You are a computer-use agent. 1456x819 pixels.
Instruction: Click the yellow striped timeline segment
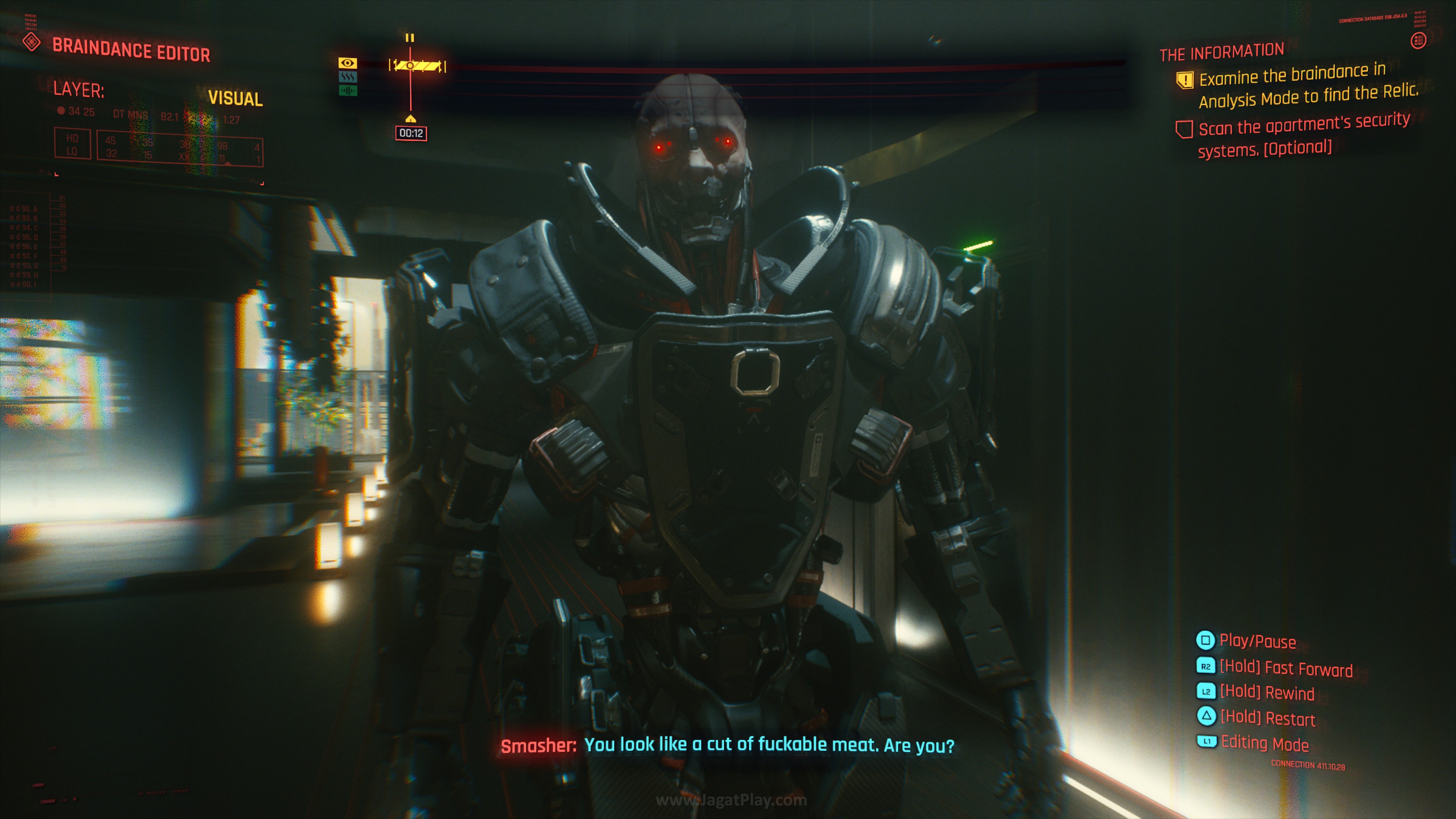pyautogui.click(x=418, y=66)
